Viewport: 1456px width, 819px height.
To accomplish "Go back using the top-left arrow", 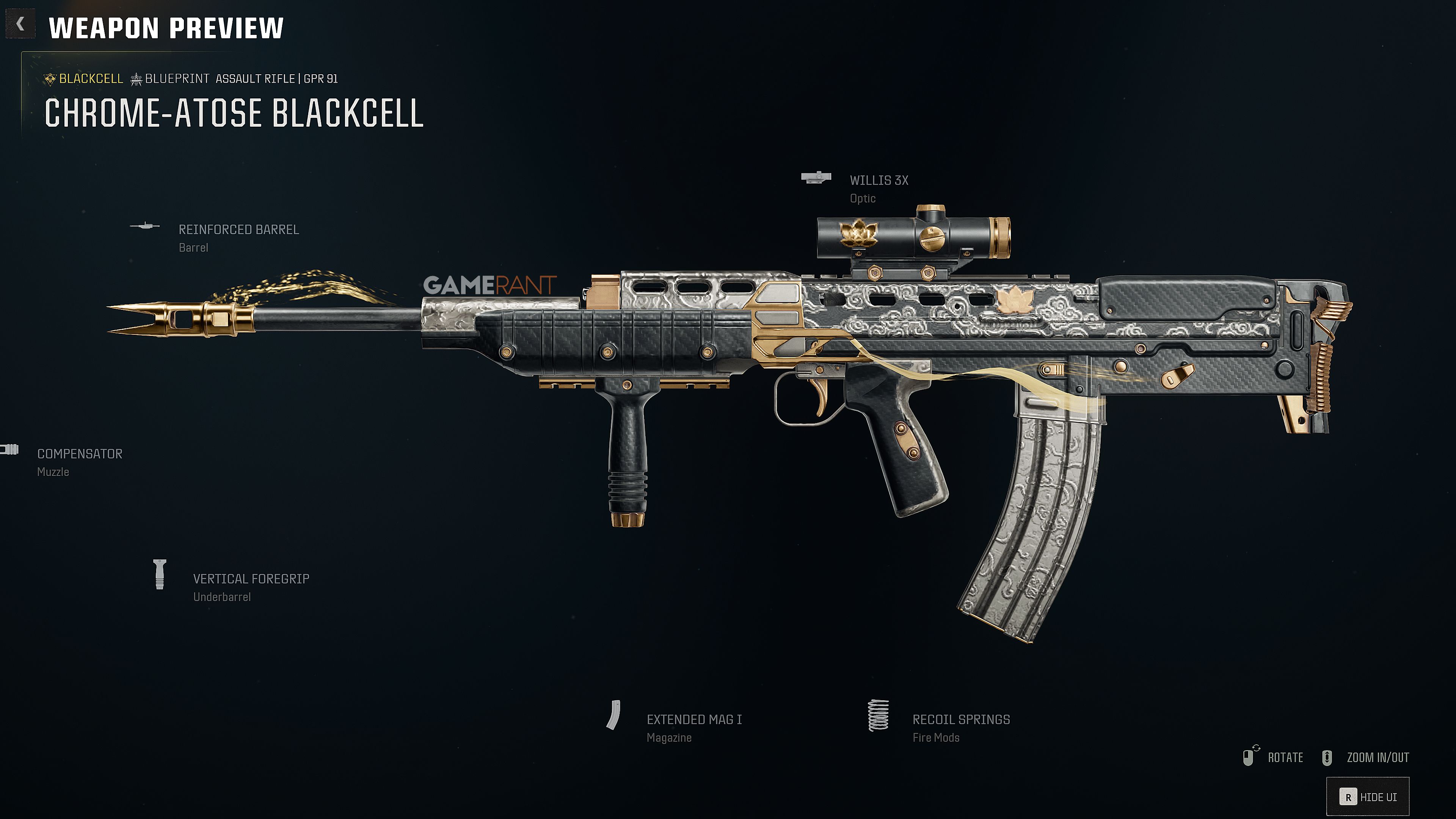I will [x=20, y=24].
